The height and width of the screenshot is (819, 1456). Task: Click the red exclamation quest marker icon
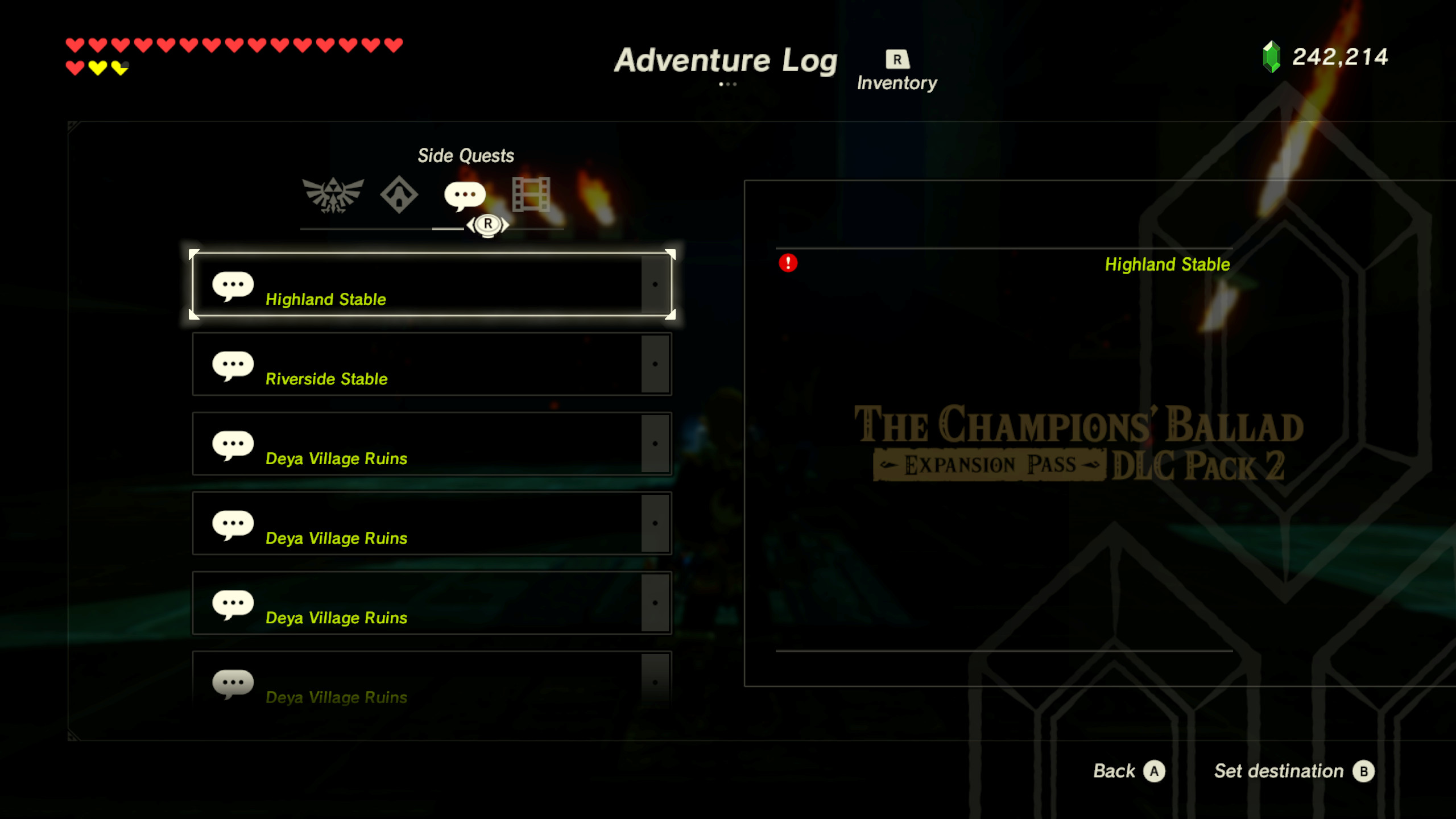pyautogui.click(x=788, y=263)
